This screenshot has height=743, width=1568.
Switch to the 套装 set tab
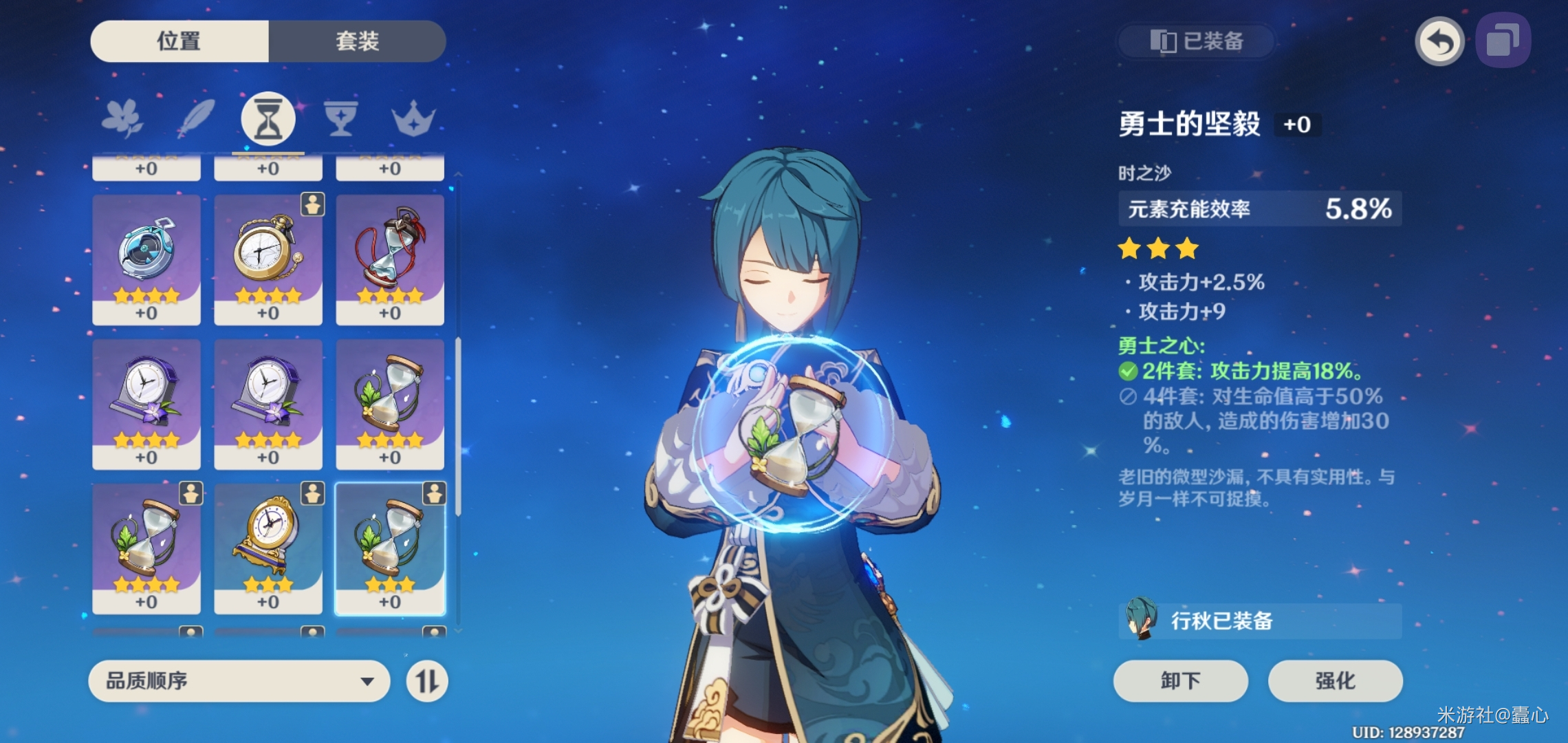357,41
